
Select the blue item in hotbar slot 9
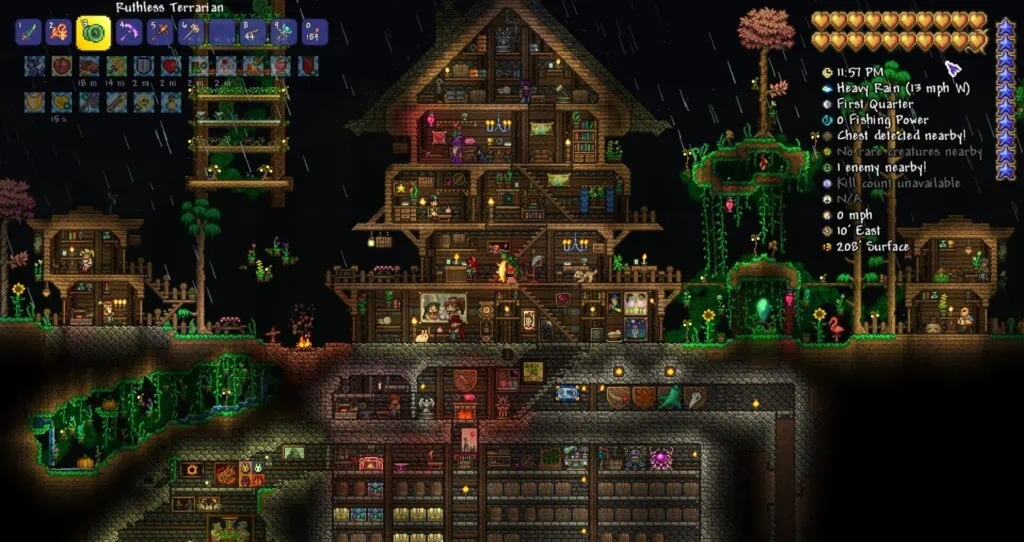(x=285, y=32)
